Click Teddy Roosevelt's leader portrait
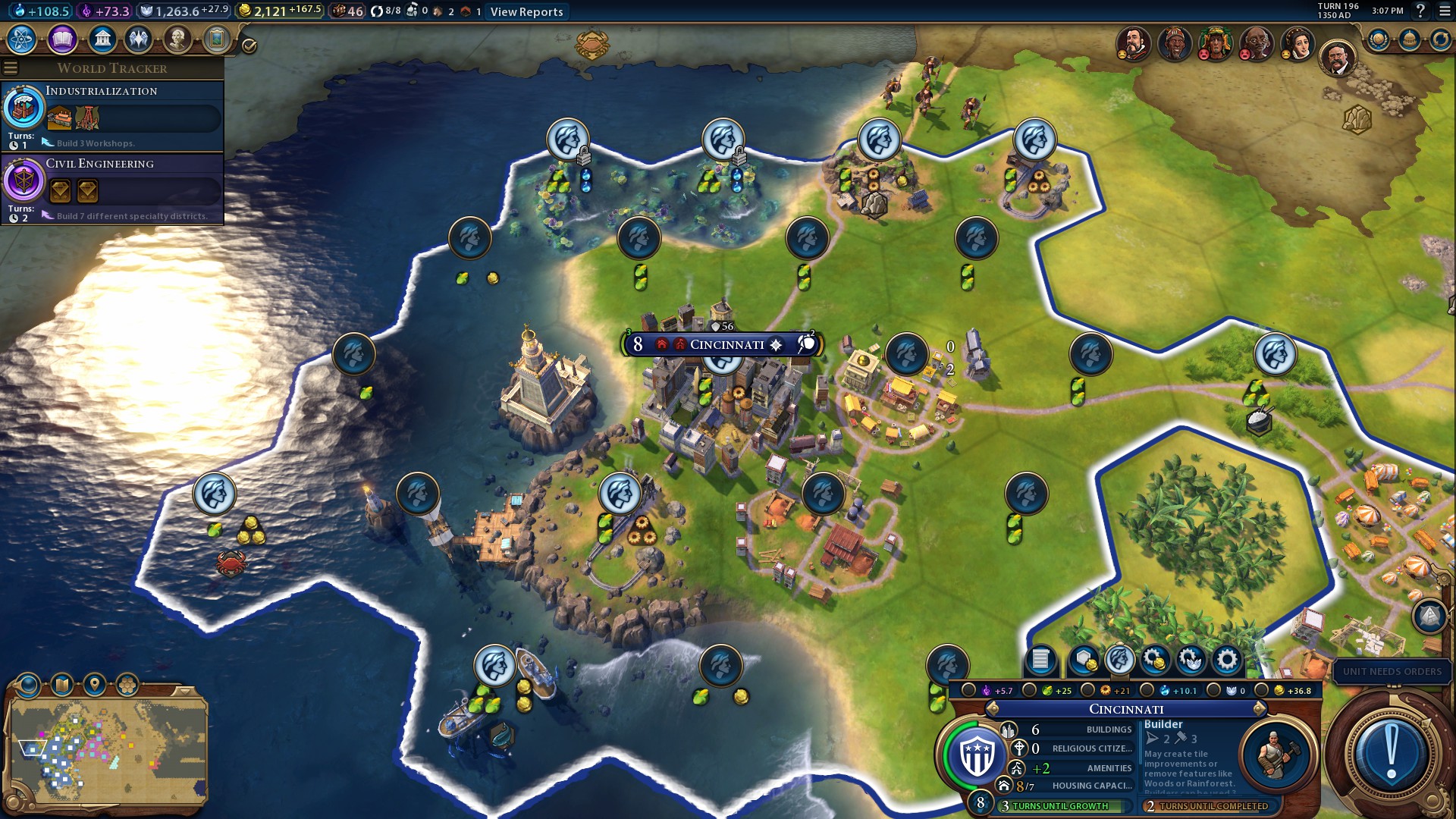The height and width of the screenshot is (819, 1456). (x=1338, y=58)
